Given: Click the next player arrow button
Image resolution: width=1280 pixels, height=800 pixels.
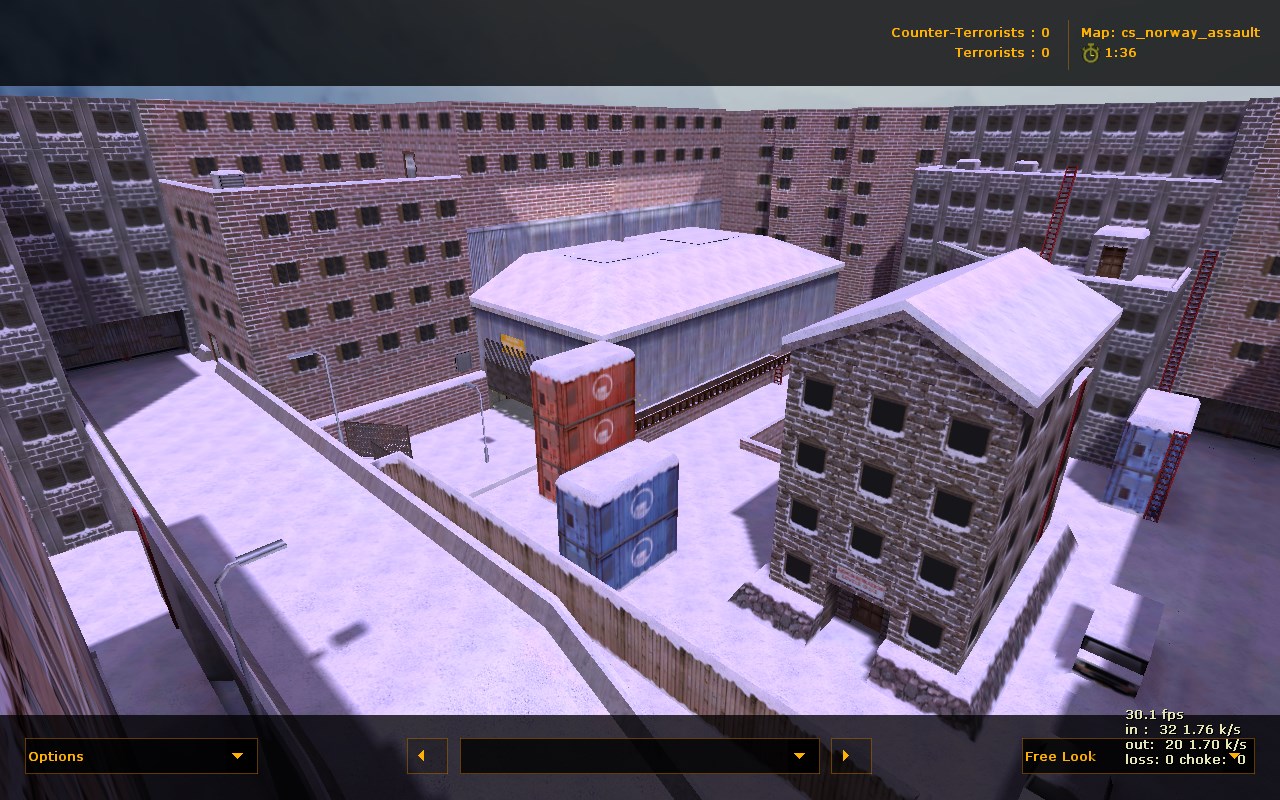Looking at the screenshot, I should tap(851, 756).
